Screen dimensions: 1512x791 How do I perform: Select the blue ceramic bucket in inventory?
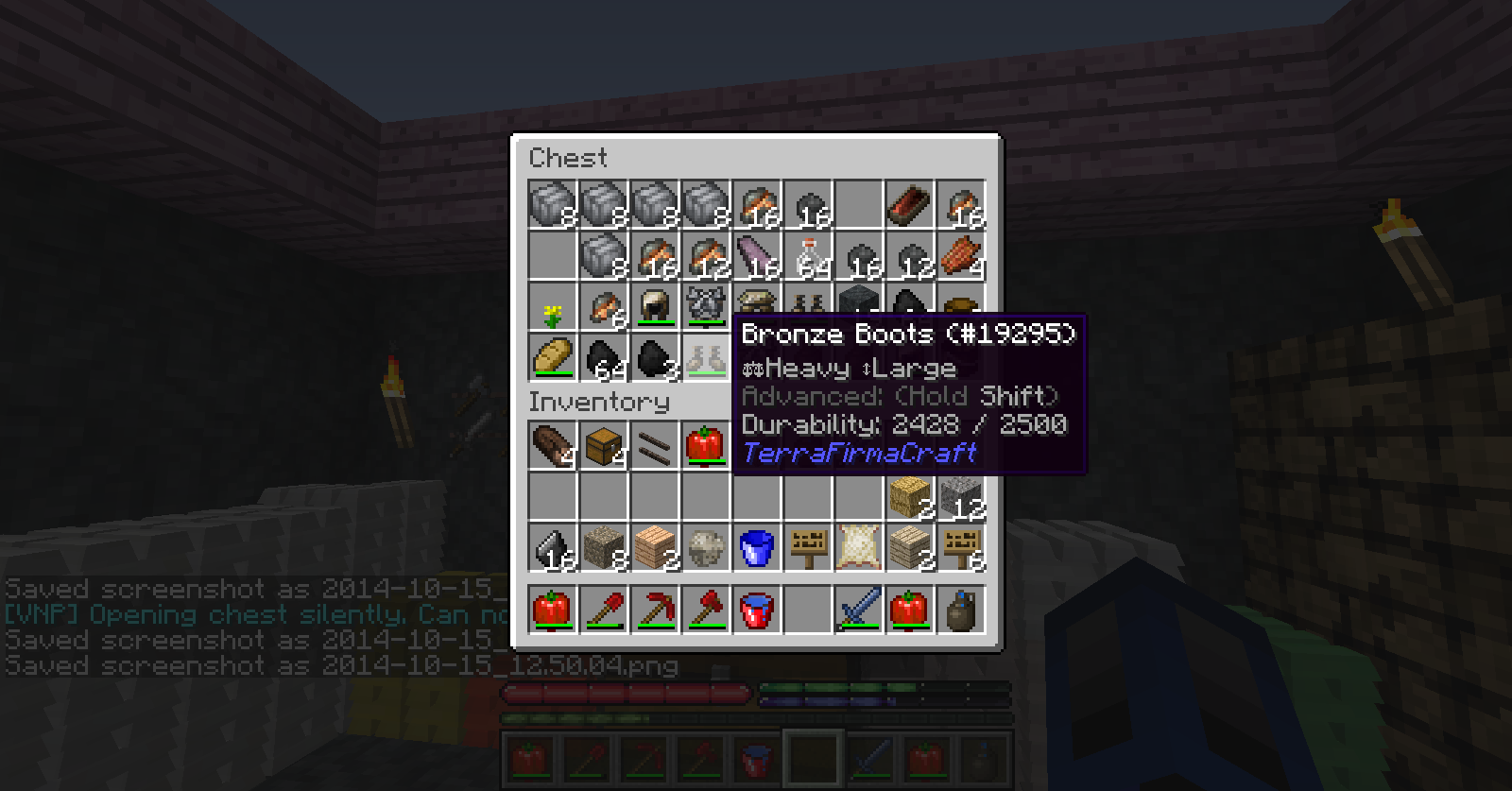757,548
